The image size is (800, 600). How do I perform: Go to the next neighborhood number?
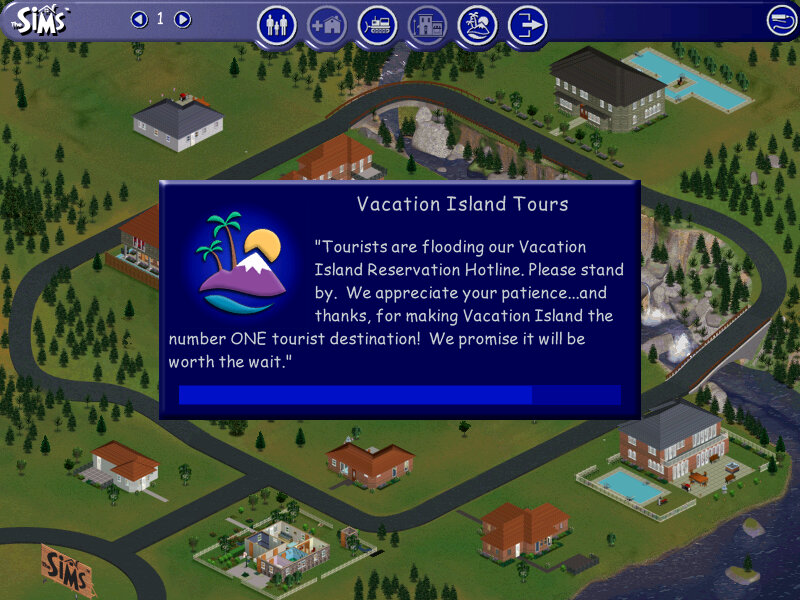(x=182, y=19)
